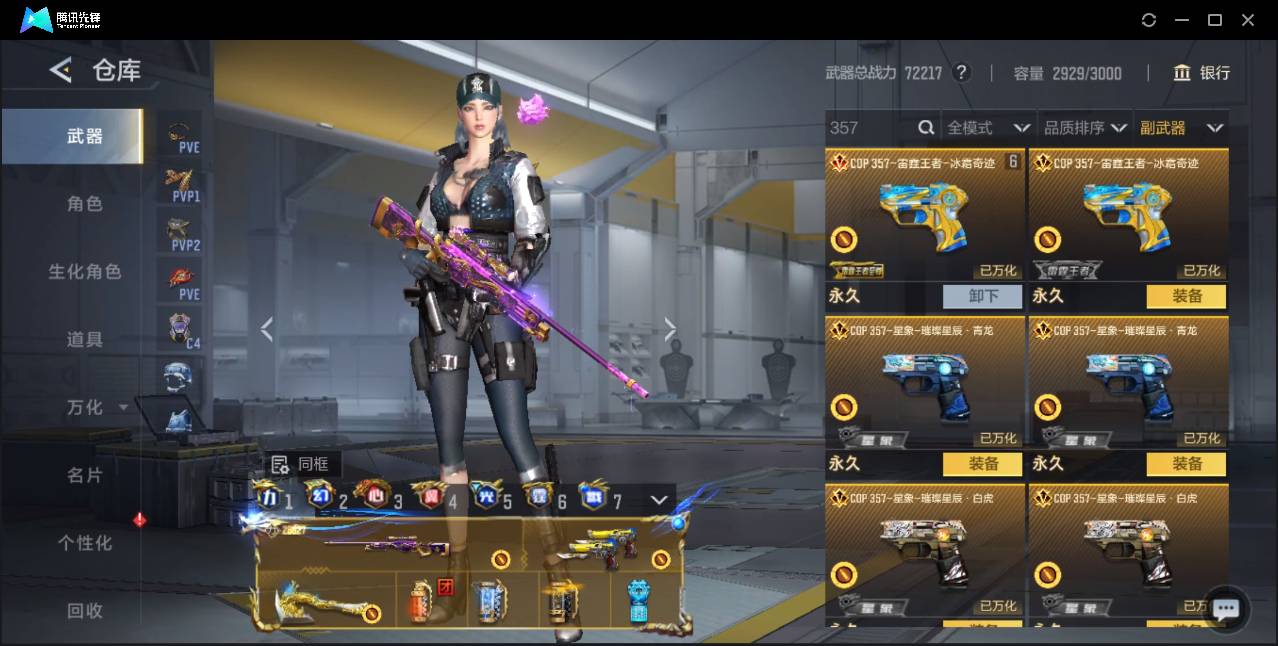Show the next character view with right arrow
Screen dimensions: 1278x646
click(670, 329)
